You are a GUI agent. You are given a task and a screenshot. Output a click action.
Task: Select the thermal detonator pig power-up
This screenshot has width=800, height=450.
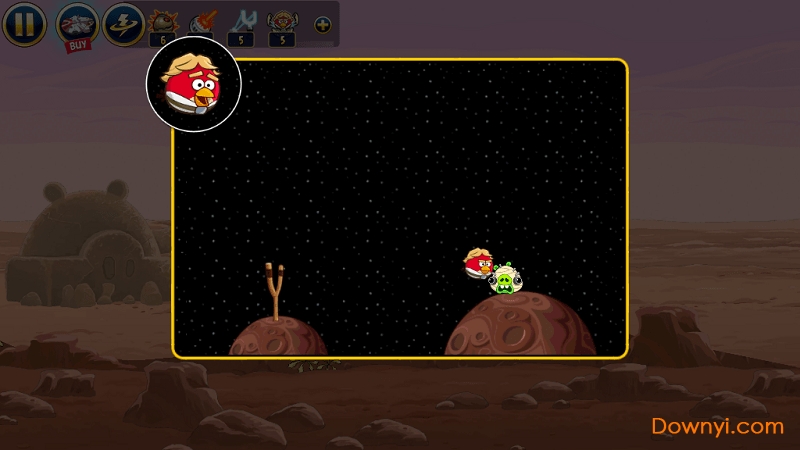[162, 22]
